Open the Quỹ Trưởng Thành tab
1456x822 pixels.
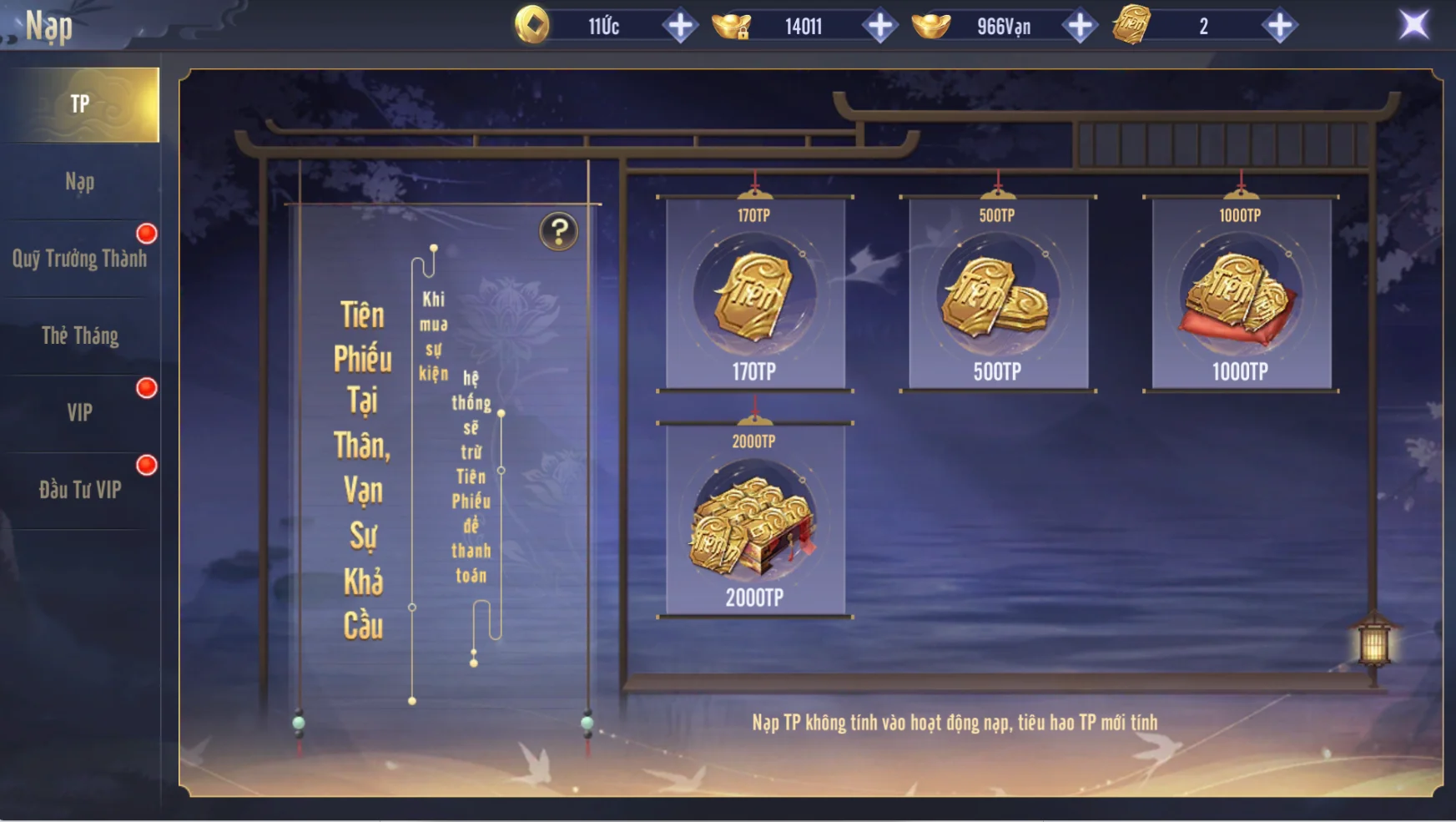80,259
